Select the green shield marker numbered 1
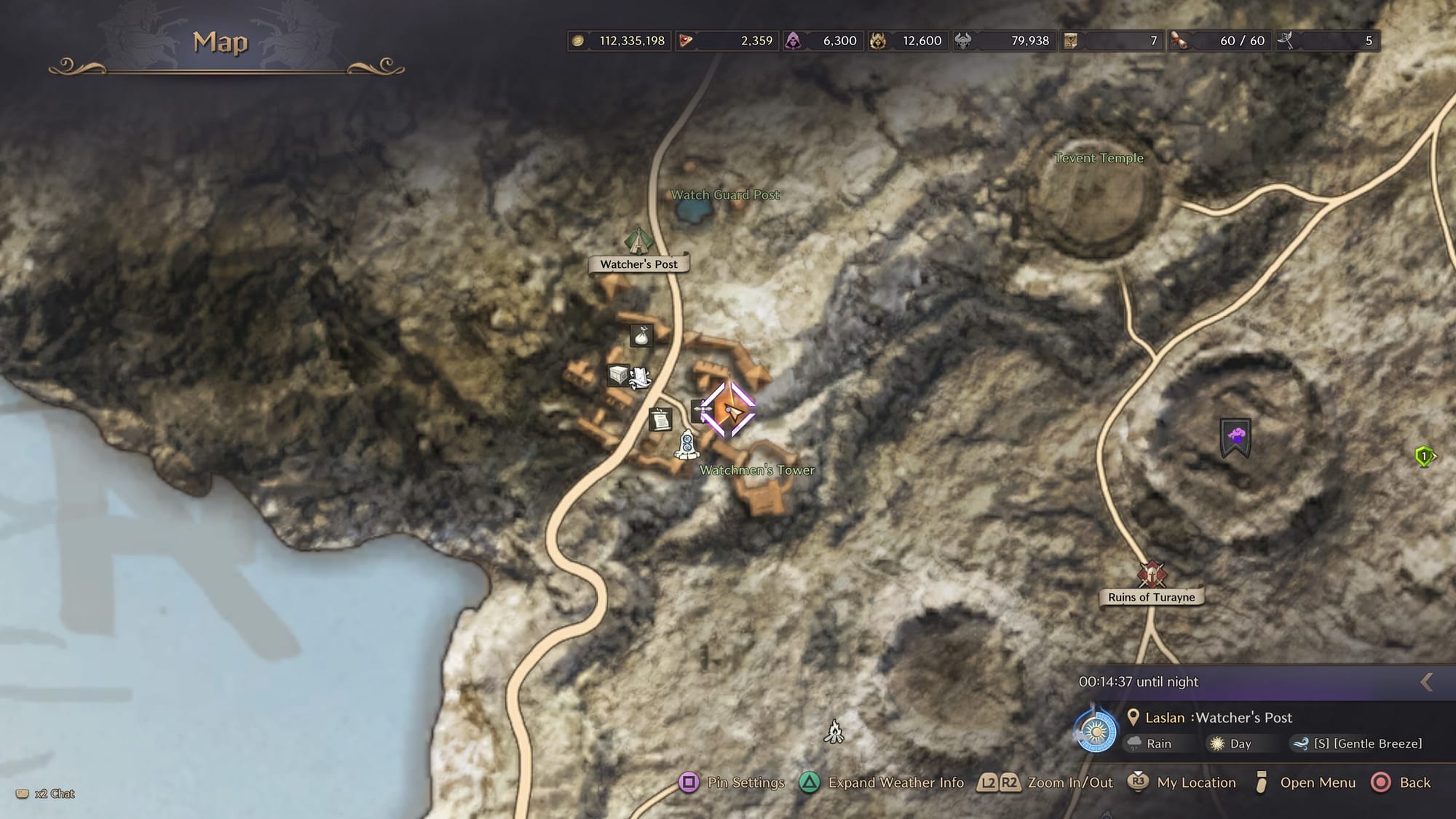Viewport: 1456px width, 819px height. (1424, 456)
